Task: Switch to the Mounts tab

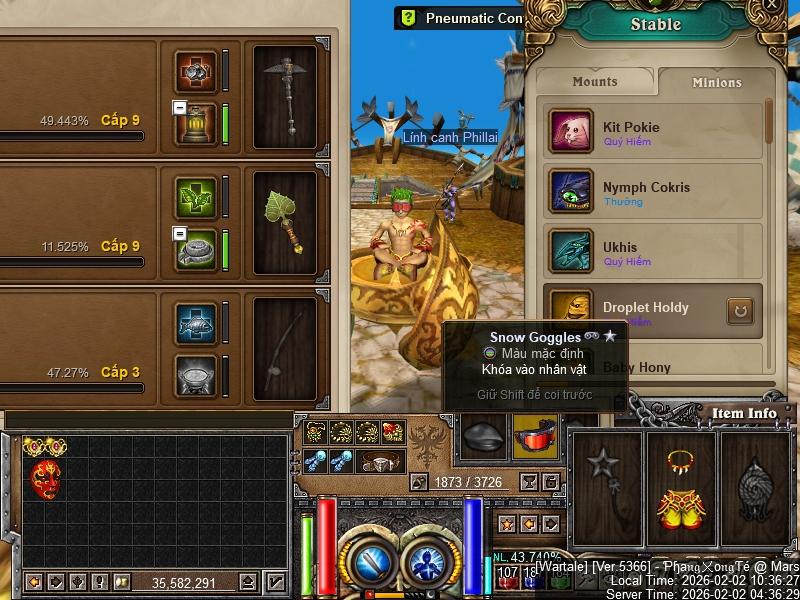Action: pos(595,82)
